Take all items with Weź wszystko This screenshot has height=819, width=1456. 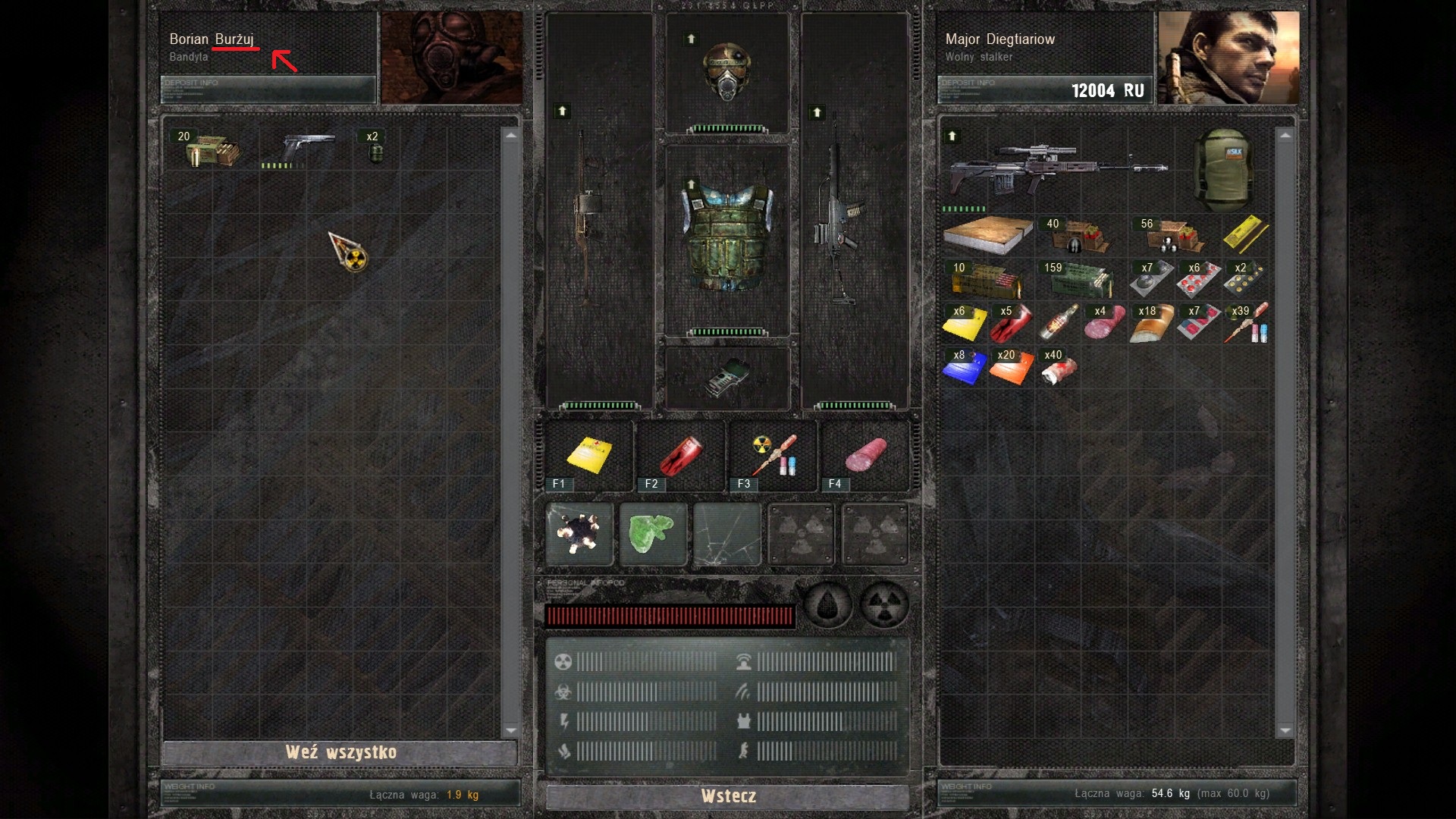pyautogui.click(x=340, y=752)
